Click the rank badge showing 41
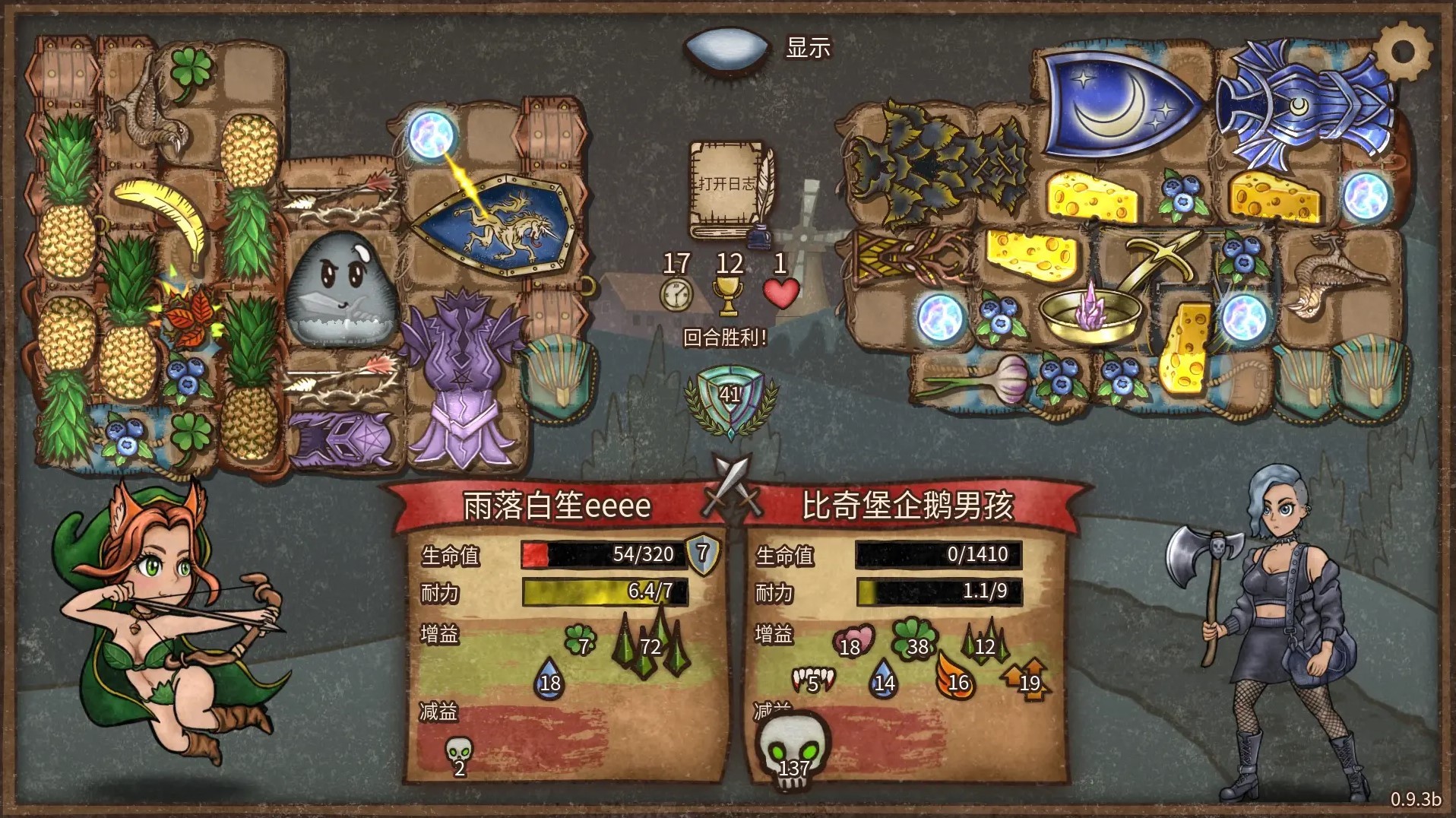1456x818 pixels. (x=732, y=395)
